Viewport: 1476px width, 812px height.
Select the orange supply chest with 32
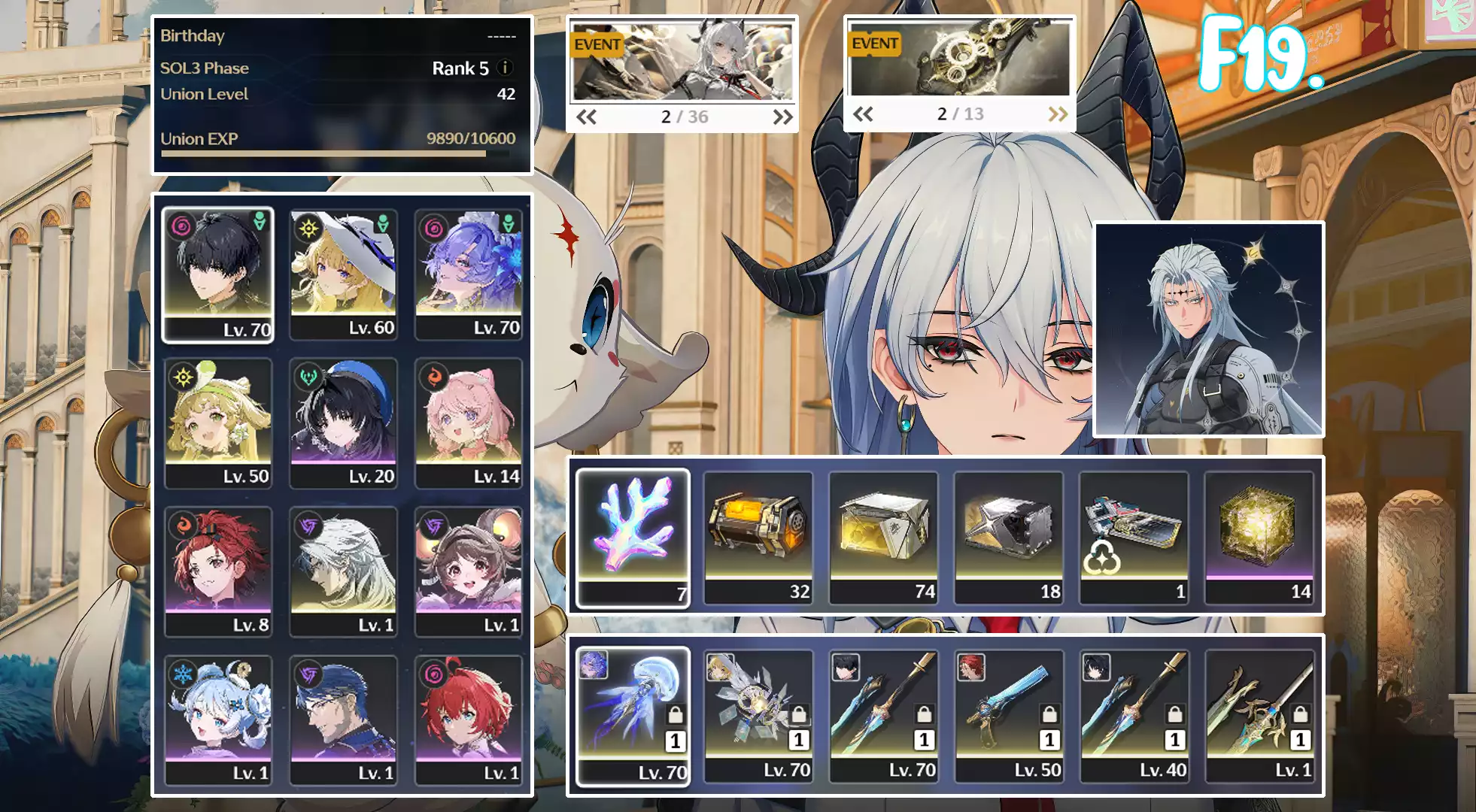[758, 538]
